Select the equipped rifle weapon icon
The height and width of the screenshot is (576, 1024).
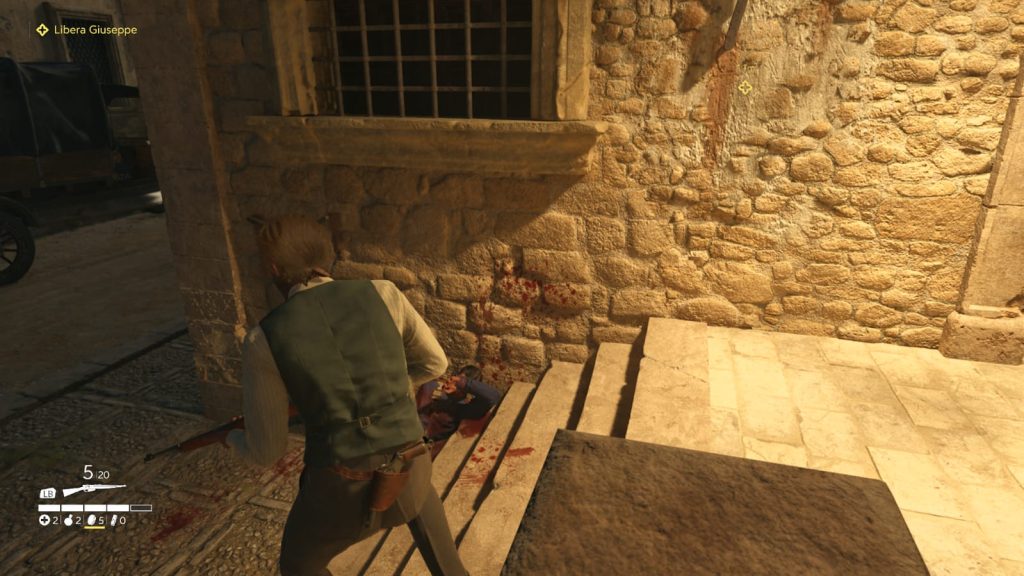(x=94, y=490)
